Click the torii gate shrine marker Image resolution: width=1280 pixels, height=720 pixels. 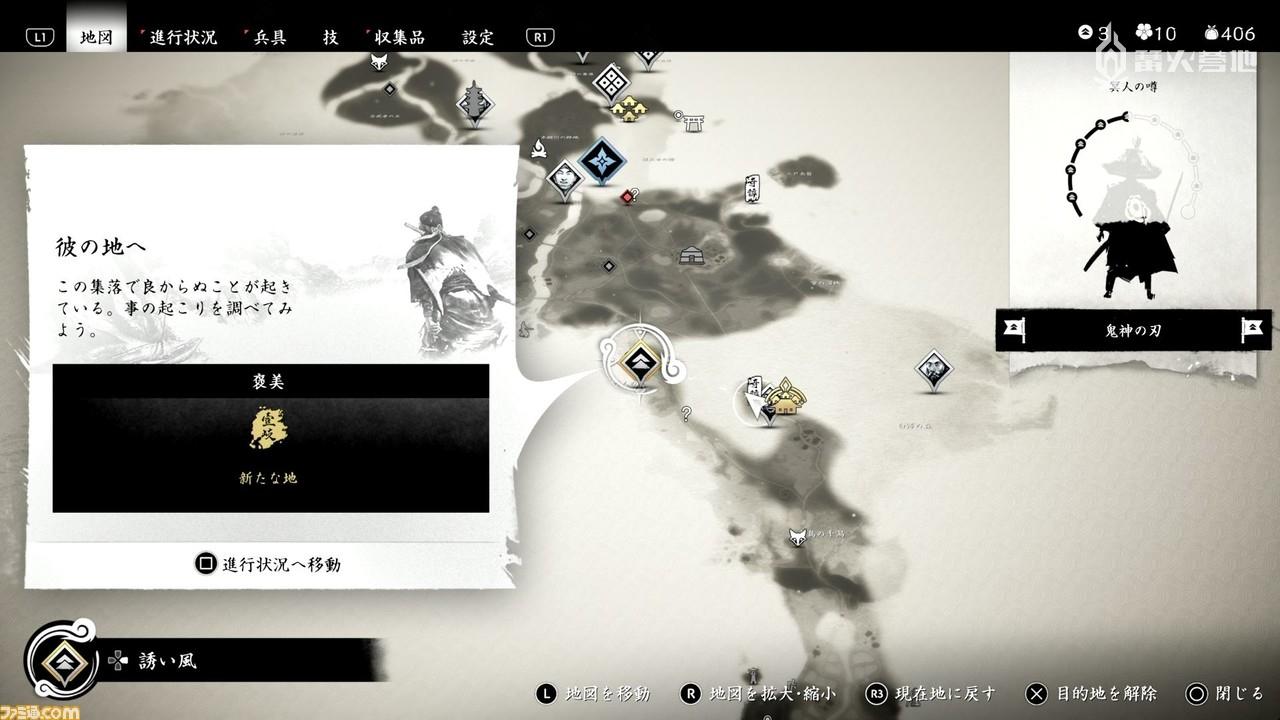688,120
